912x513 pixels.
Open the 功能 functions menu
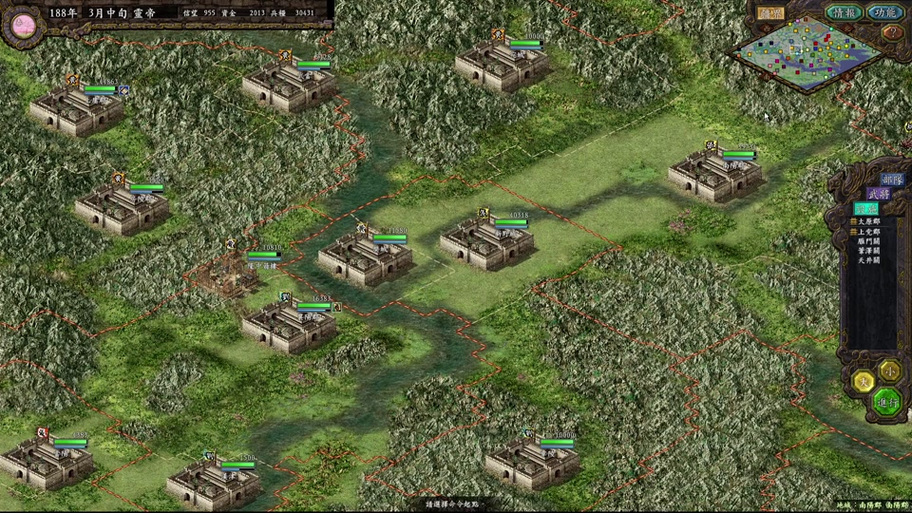click(x=883, y=13)
